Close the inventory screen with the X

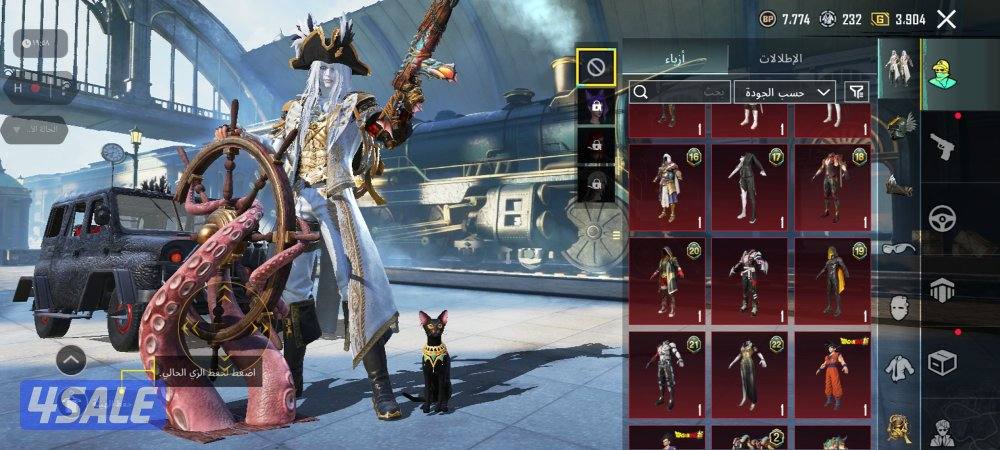point(947,19)
